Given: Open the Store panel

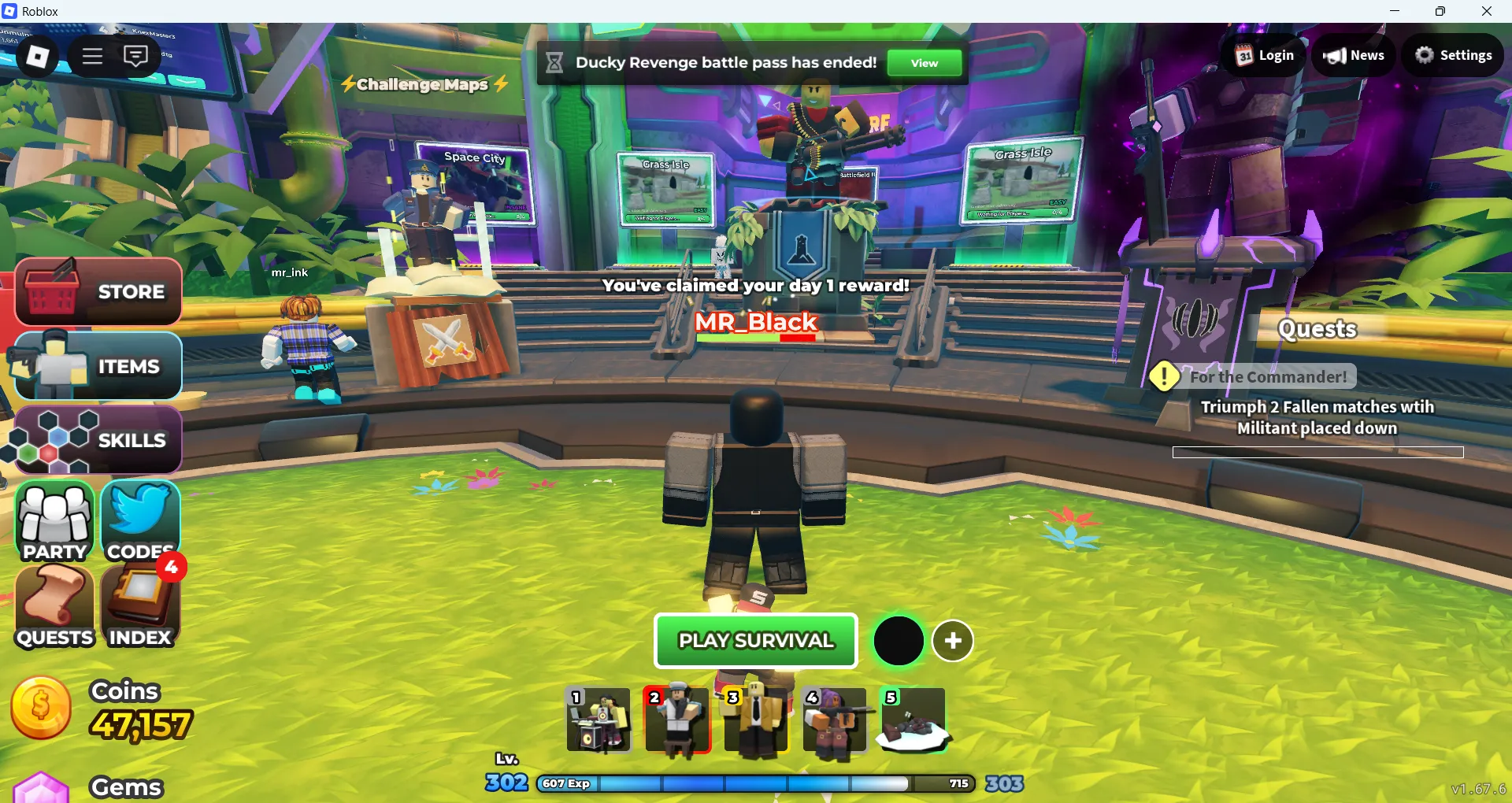Looking at the screenshot, I should 98,291.
